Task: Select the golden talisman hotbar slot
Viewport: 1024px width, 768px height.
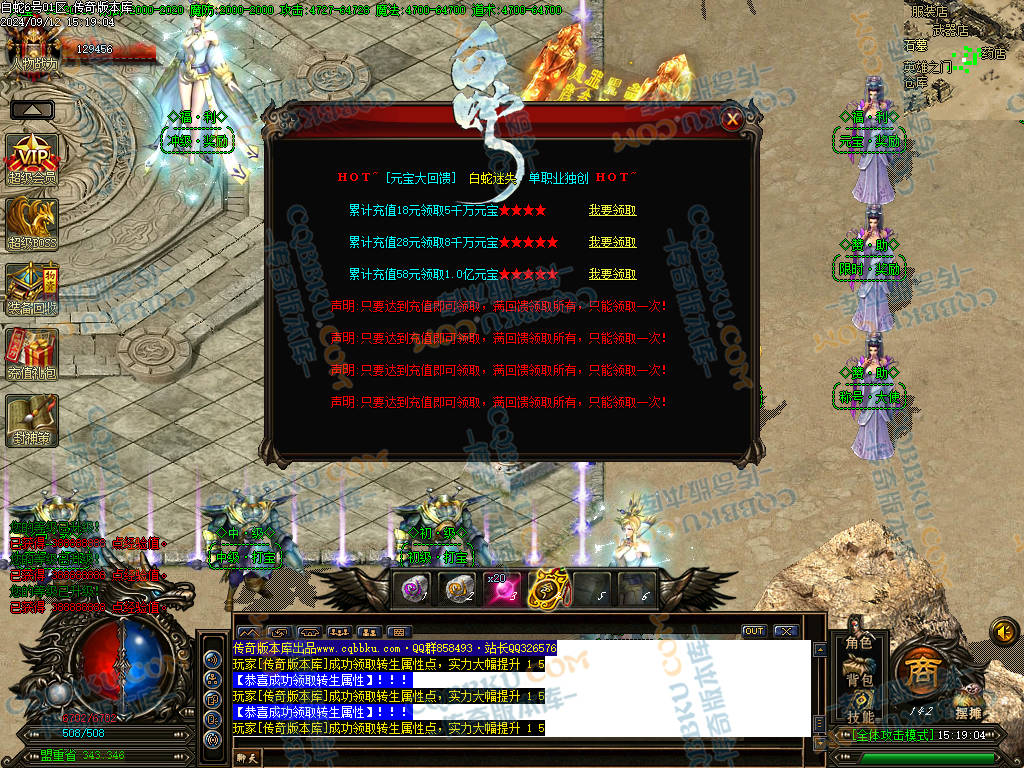Action: point(546,589)
